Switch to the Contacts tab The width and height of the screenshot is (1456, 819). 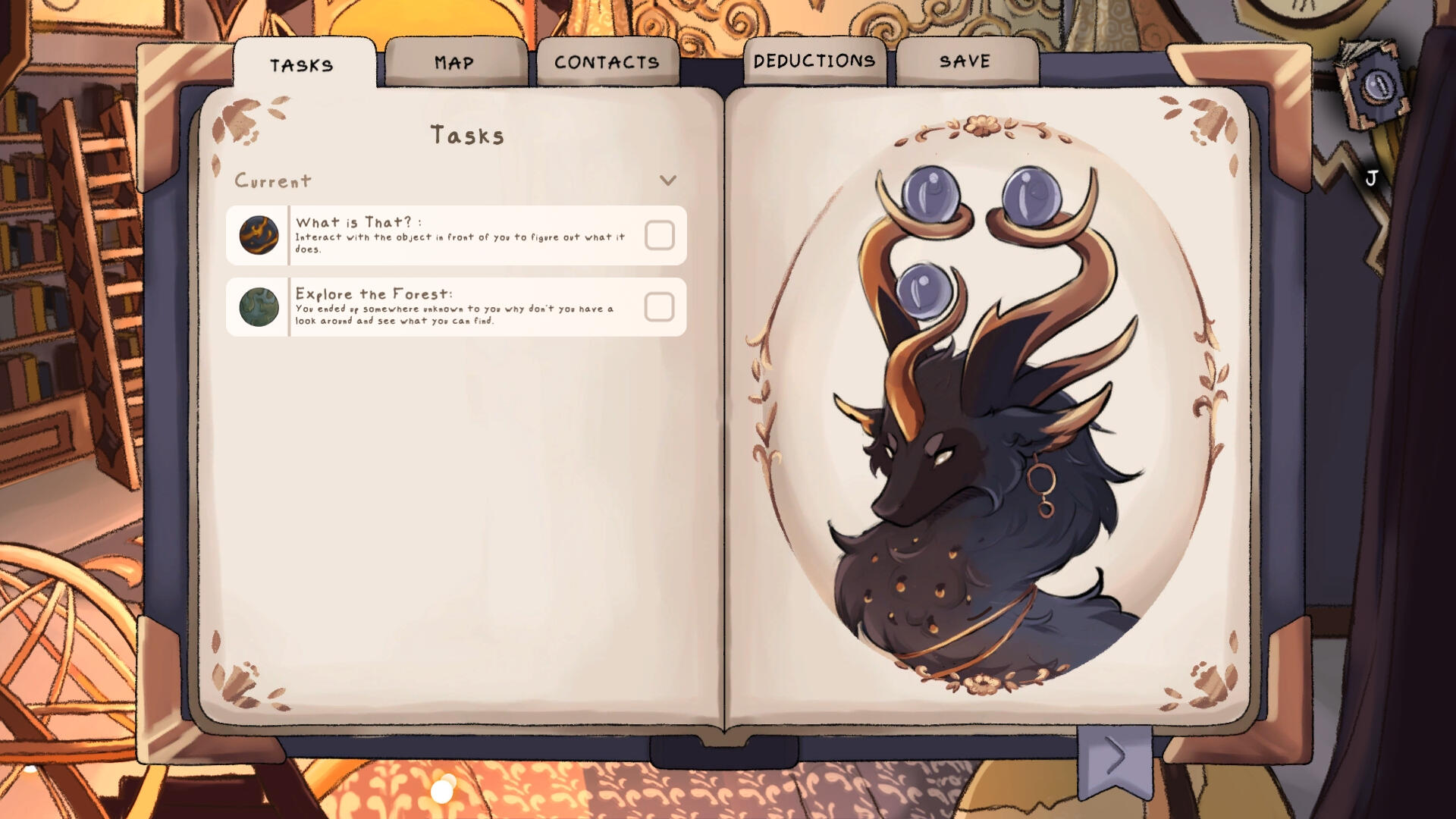point(607,63)
